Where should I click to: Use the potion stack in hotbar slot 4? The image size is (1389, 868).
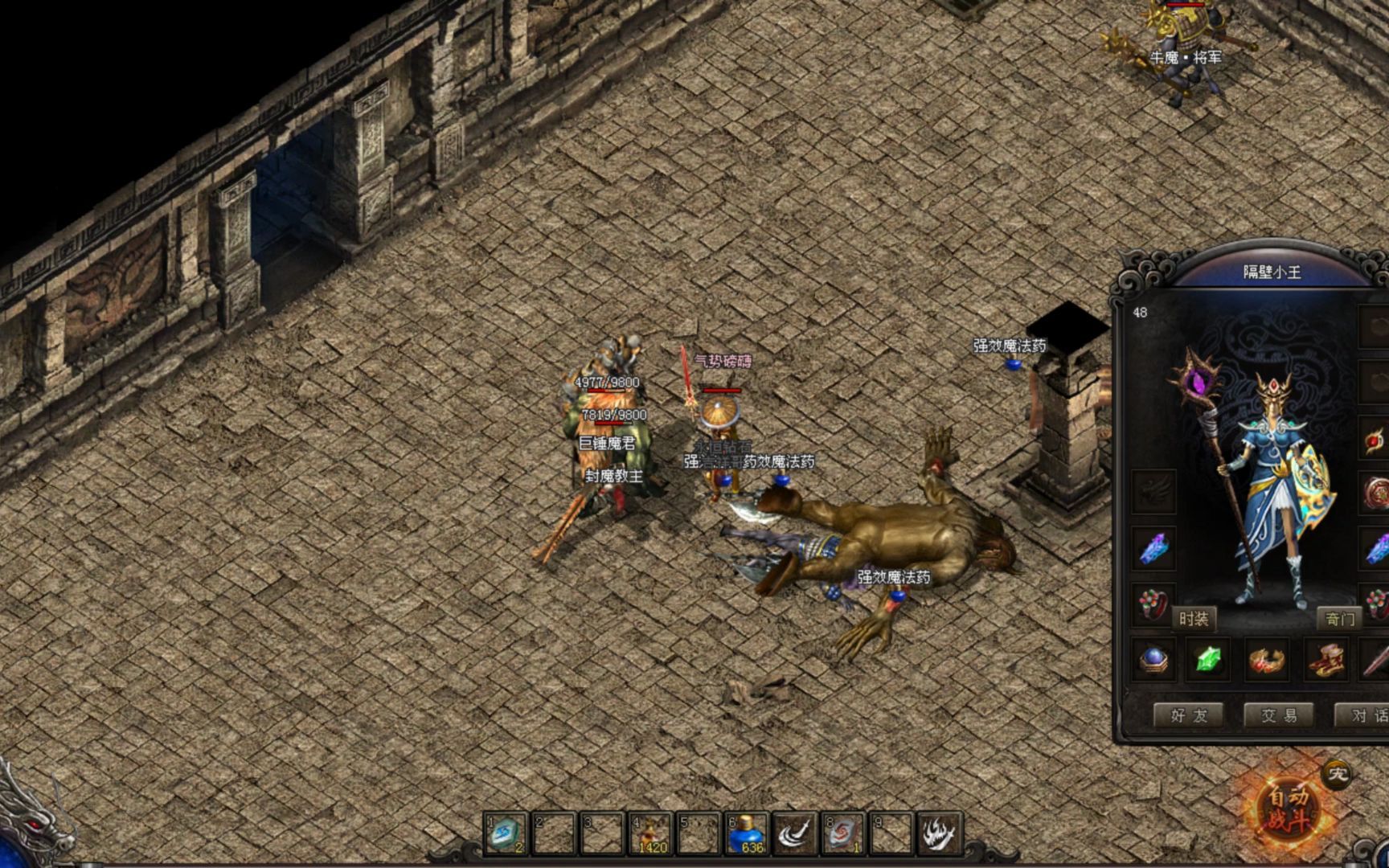tap(650, 833)
